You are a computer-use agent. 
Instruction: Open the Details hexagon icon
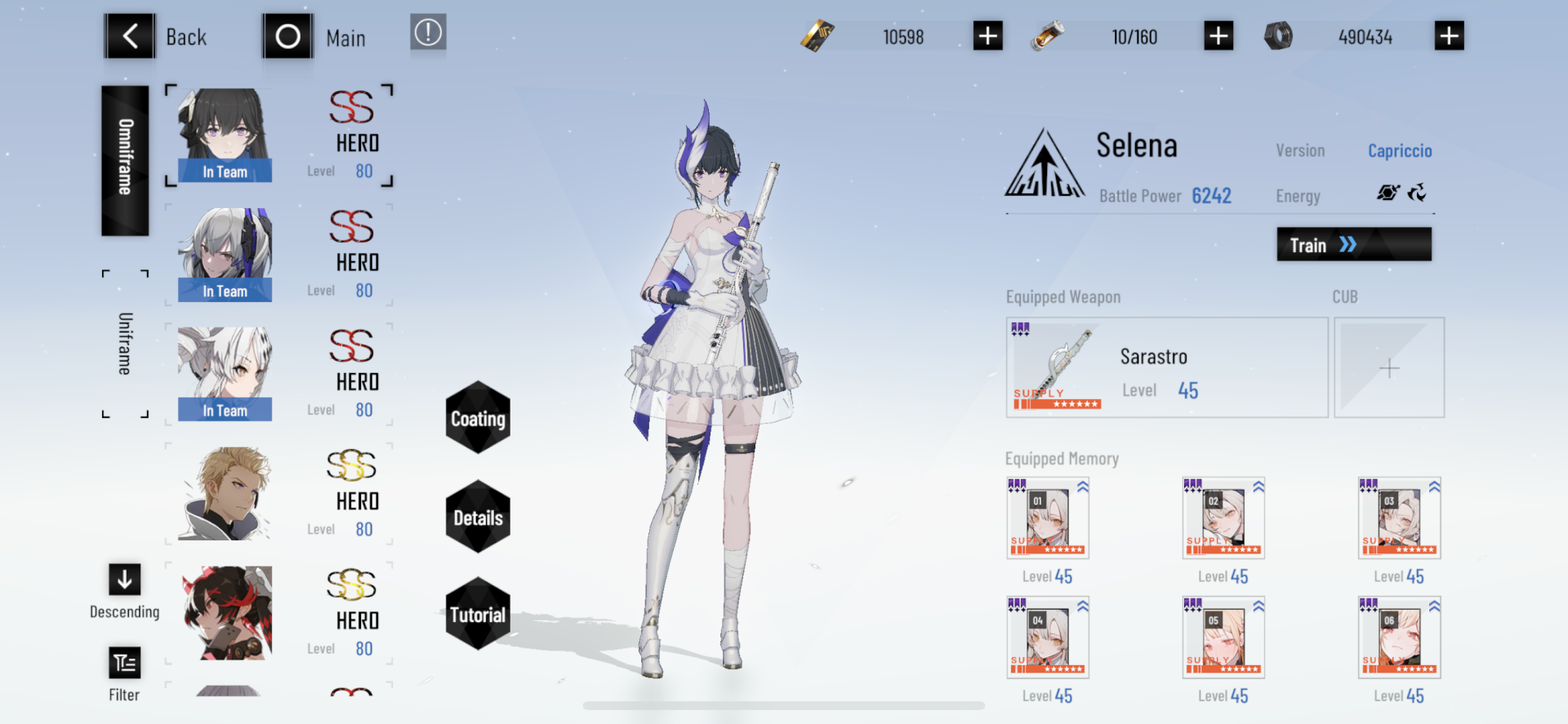477,517
